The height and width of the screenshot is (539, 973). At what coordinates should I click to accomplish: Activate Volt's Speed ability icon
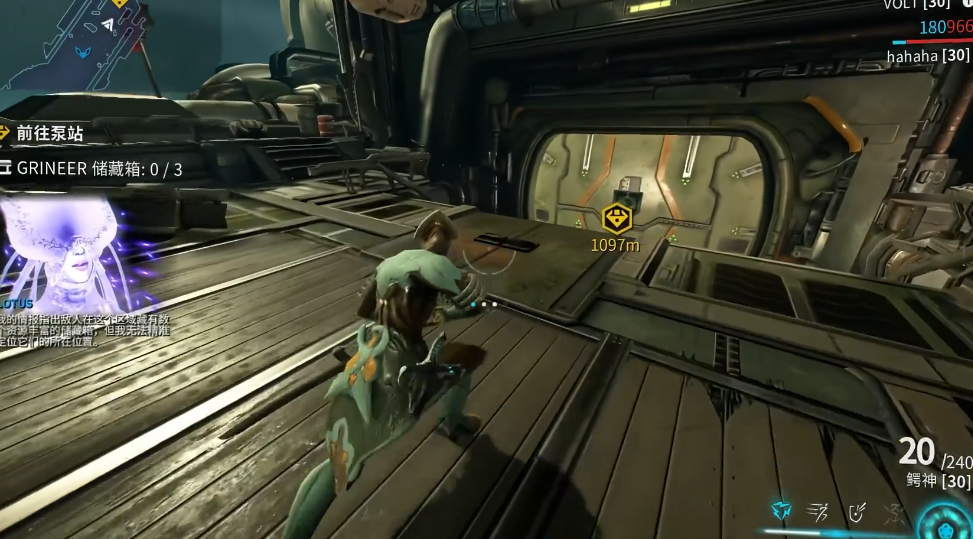point(818,512)
